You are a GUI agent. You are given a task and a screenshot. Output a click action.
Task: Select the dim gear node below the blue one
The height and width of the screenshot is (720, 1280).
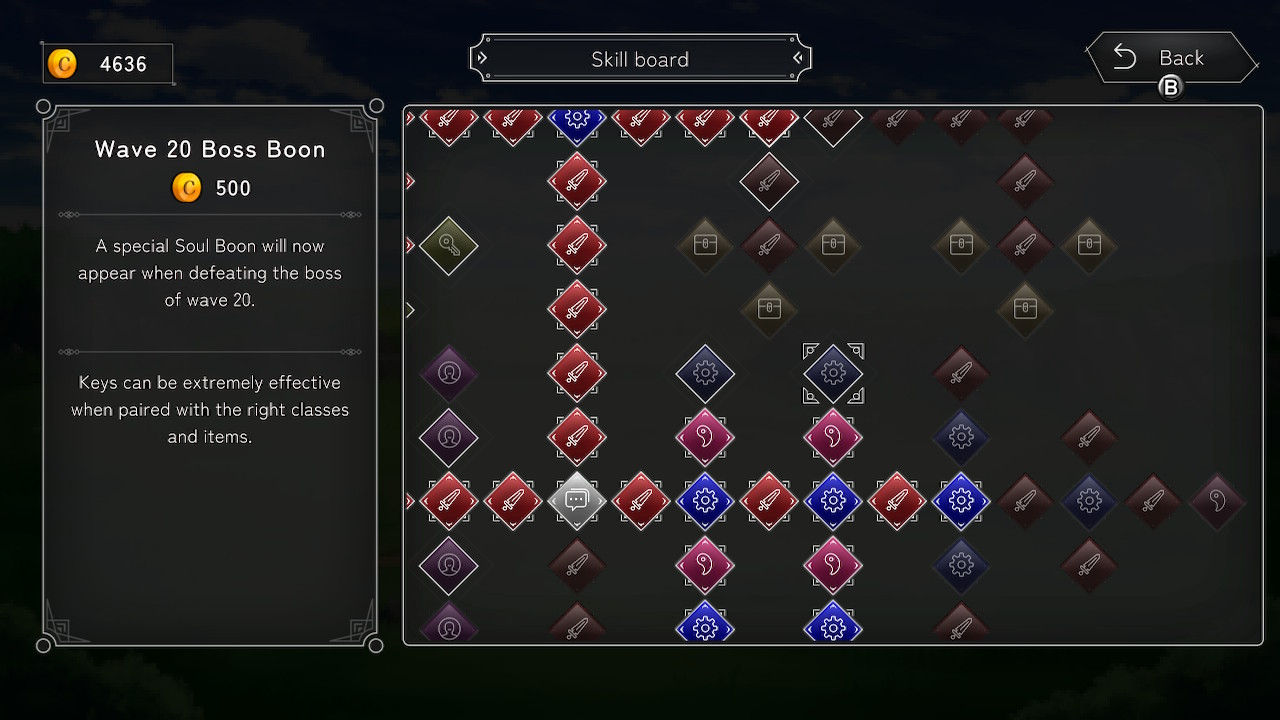(961, 565)
